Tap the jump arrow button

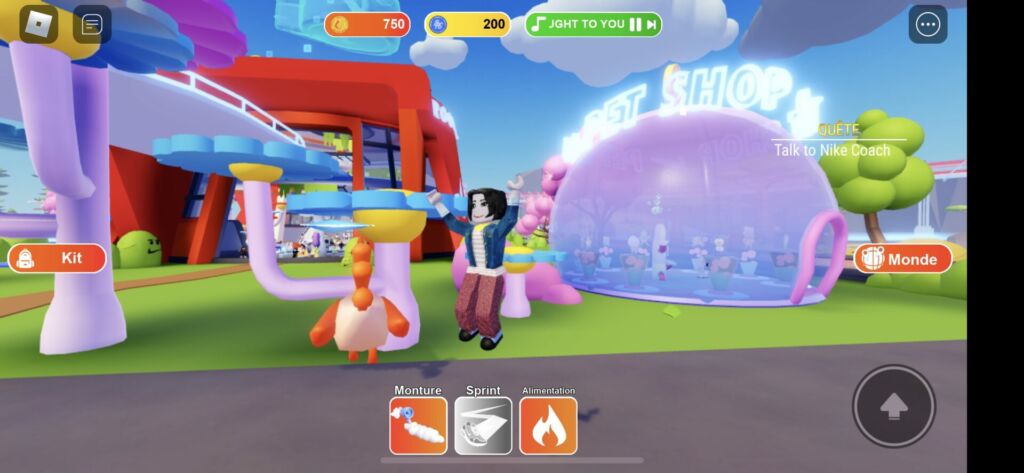click(x=893, y=405)
